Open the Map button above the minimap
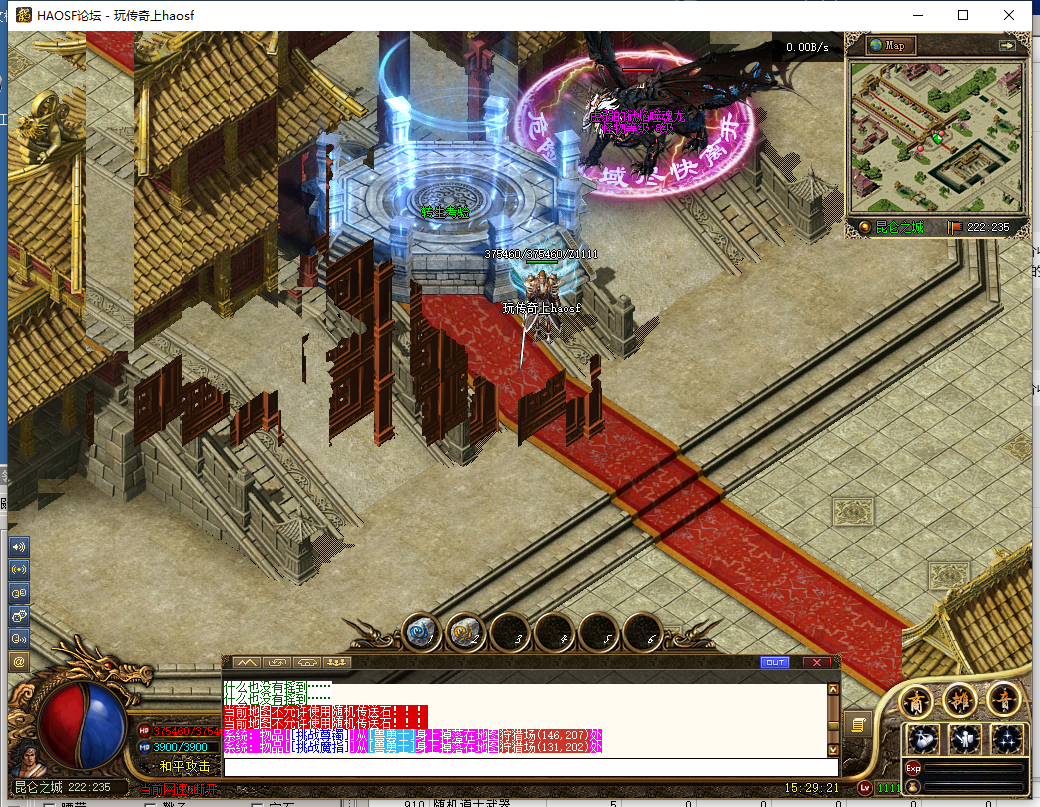This screenshot has width=1040, height=807. [890, 45]
